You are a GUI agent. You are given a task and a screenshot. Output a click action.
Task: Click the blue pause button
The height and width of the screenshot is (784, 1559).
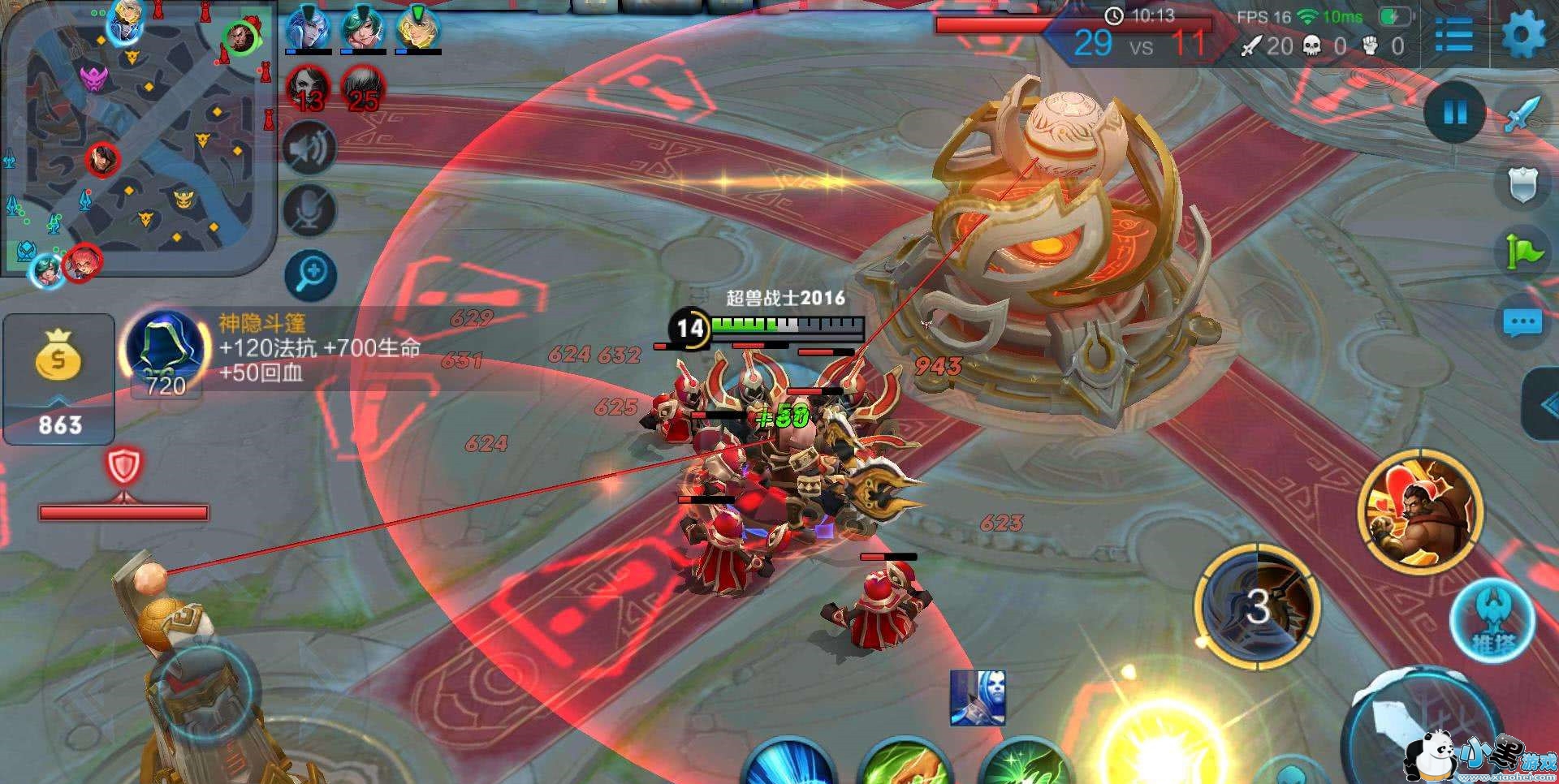[1455, 113]
